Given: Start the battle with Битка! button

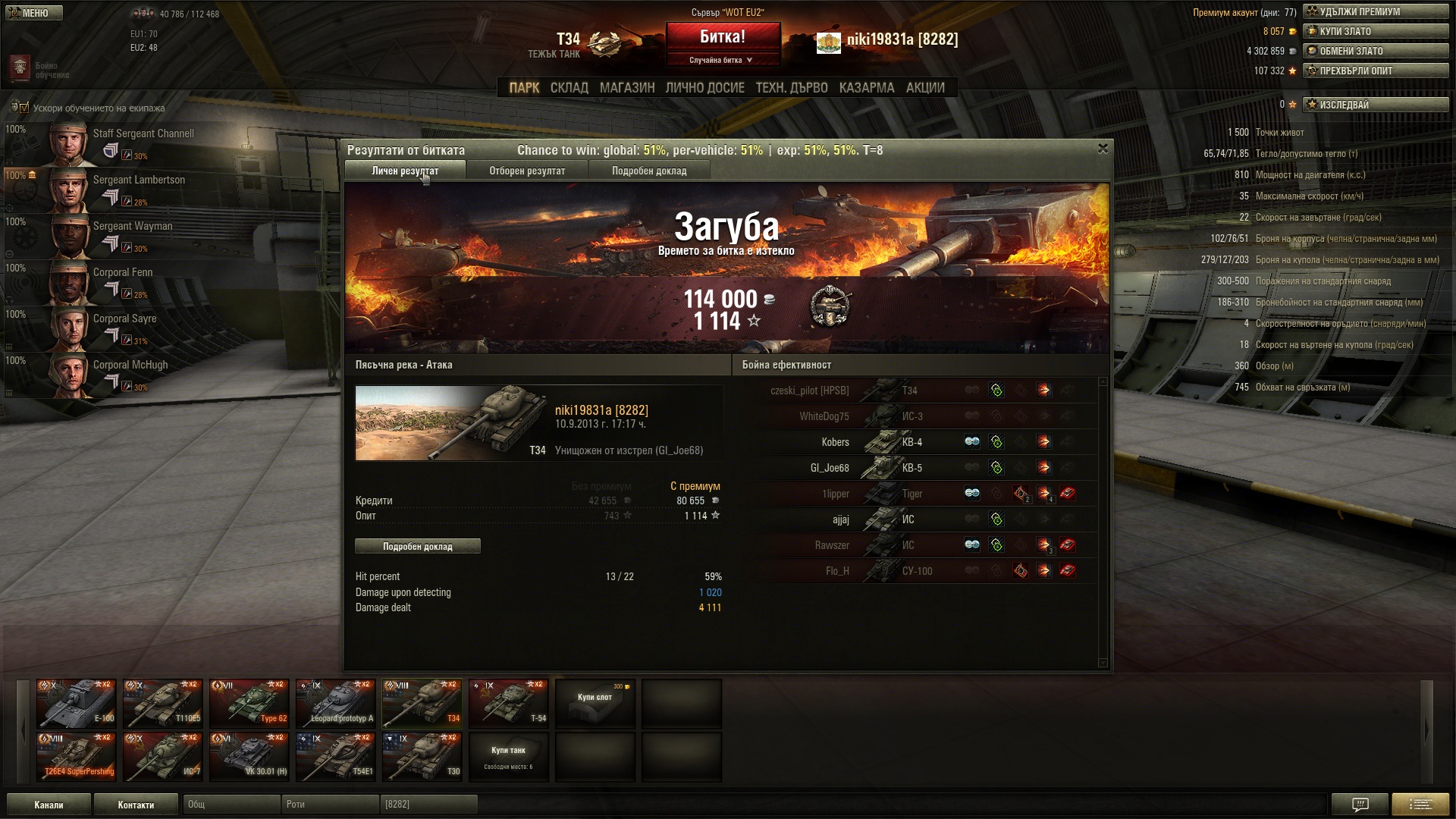Looking at the screenshot, I should pyautogui.click(x=723, y=37).
